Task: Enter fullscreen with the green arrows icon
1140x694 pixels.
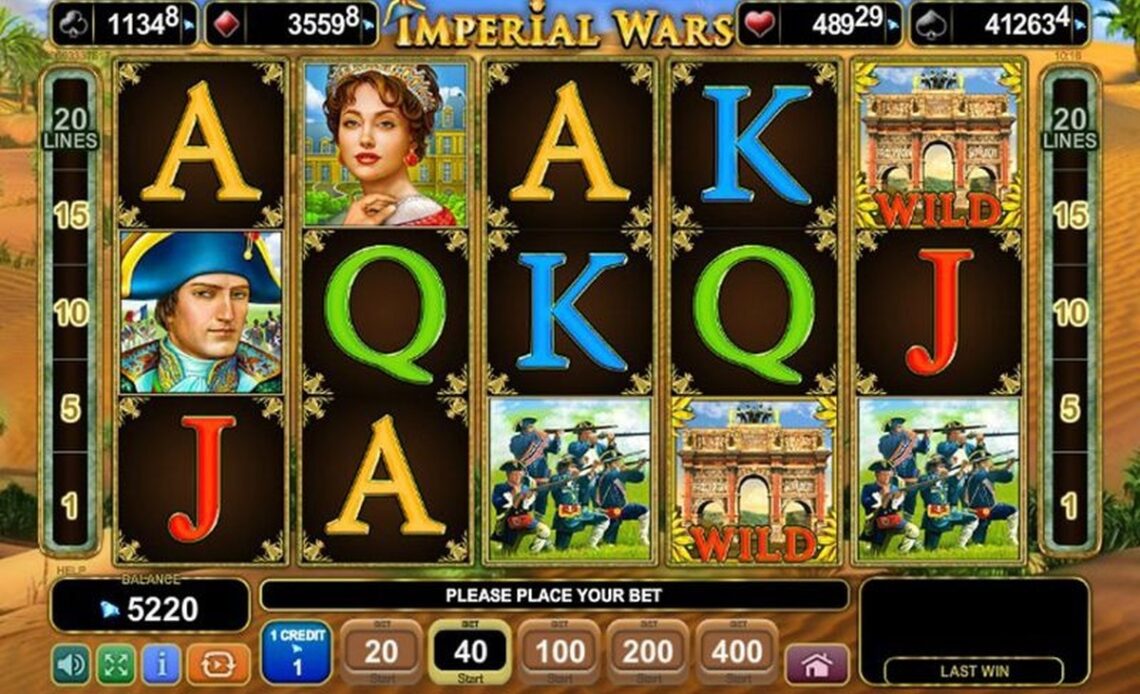Action: tap(115, 664)
